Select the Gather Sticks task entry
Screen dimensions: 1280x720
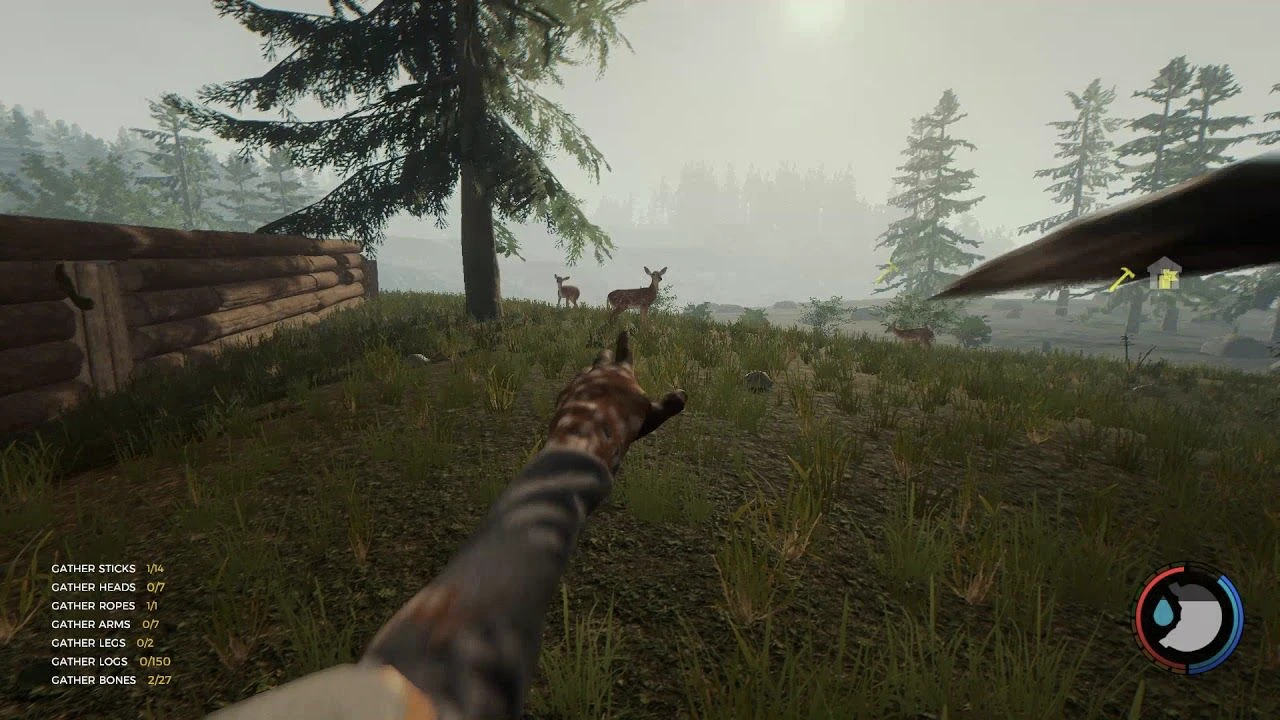tap(107, 568)
